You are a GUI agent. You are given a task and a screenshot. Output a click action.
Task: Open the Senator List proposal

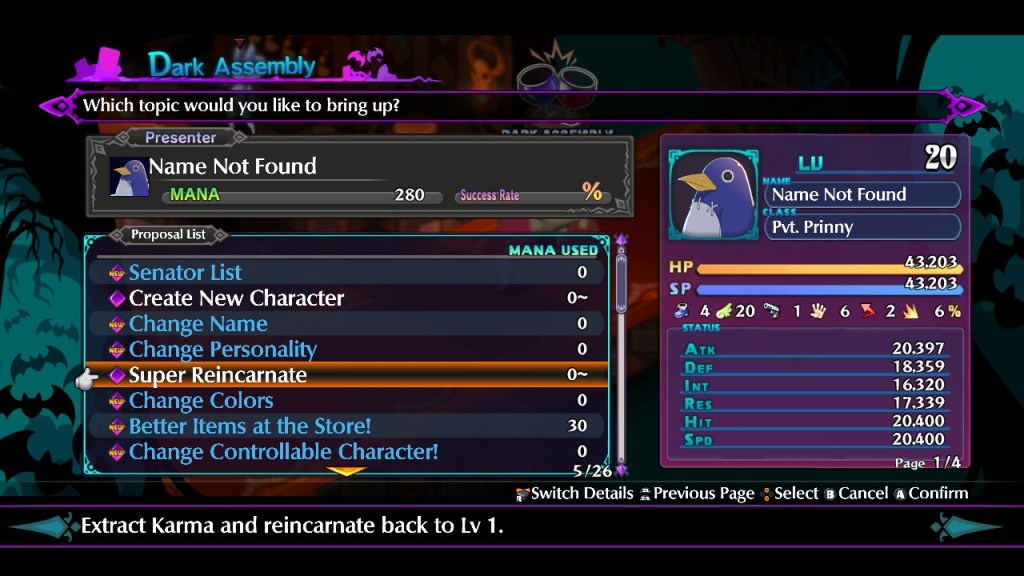[185, 272]
